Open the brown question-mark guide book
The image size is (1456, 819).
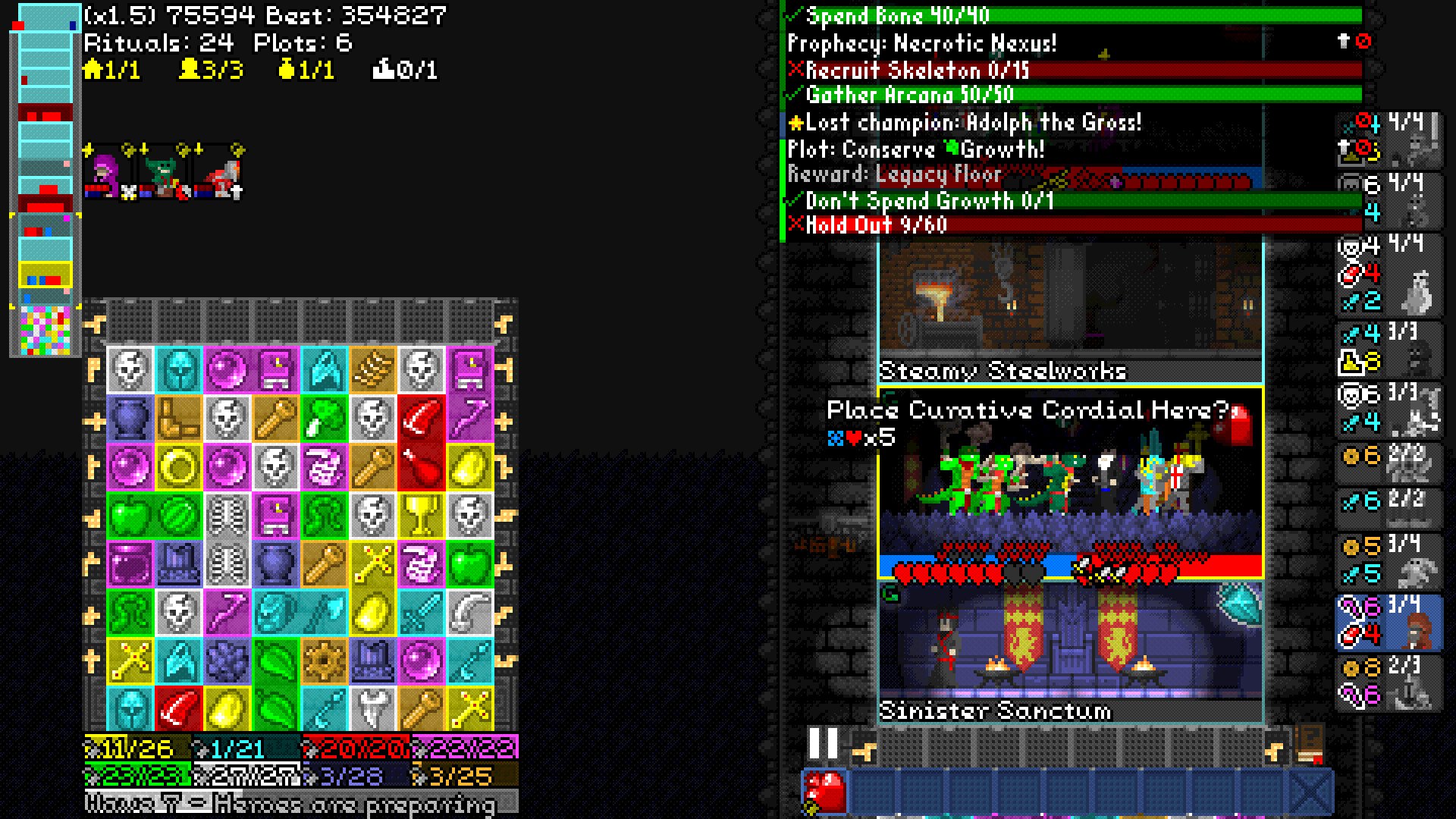pos(1310,744)
